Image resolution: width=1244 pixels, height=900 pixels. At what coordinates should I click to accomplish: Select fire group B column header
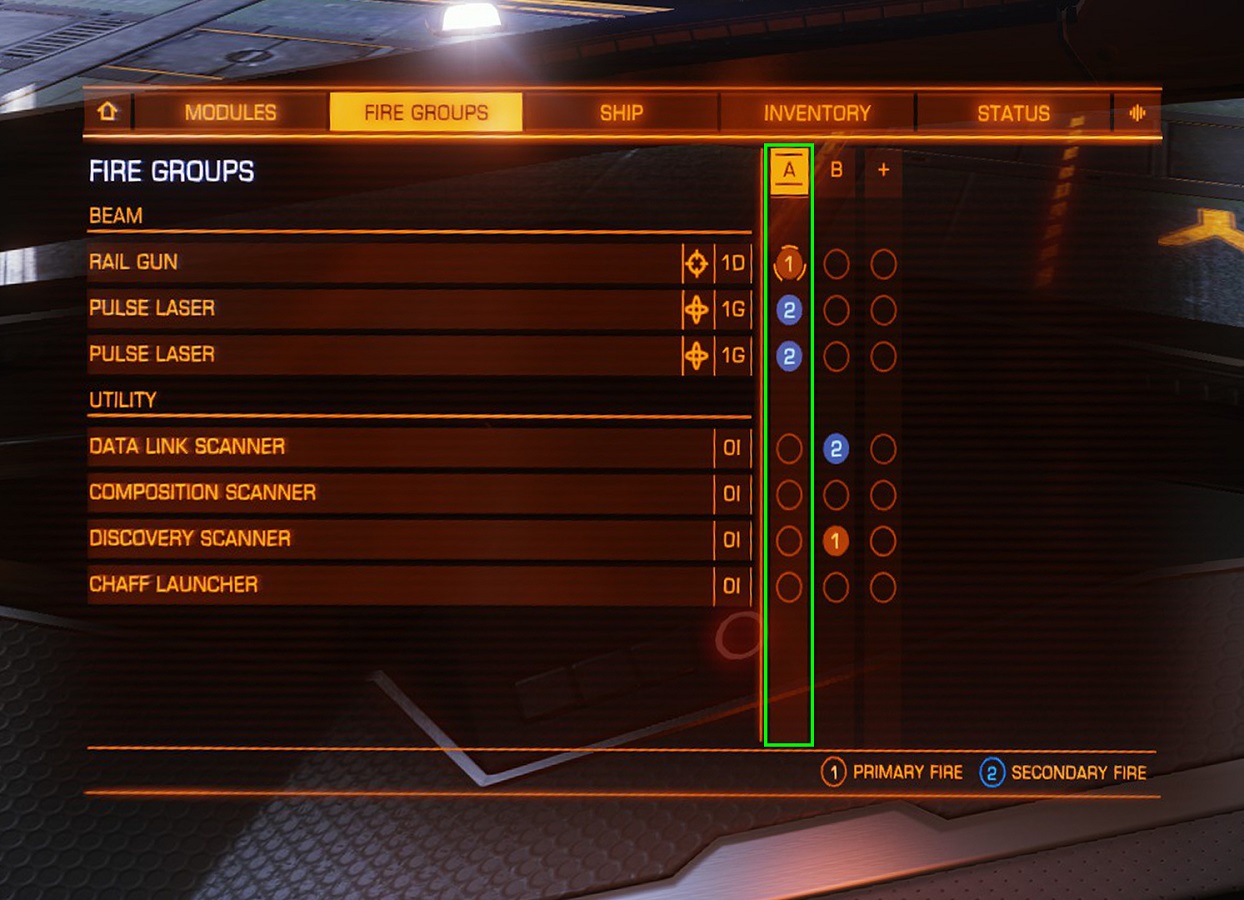836,171
